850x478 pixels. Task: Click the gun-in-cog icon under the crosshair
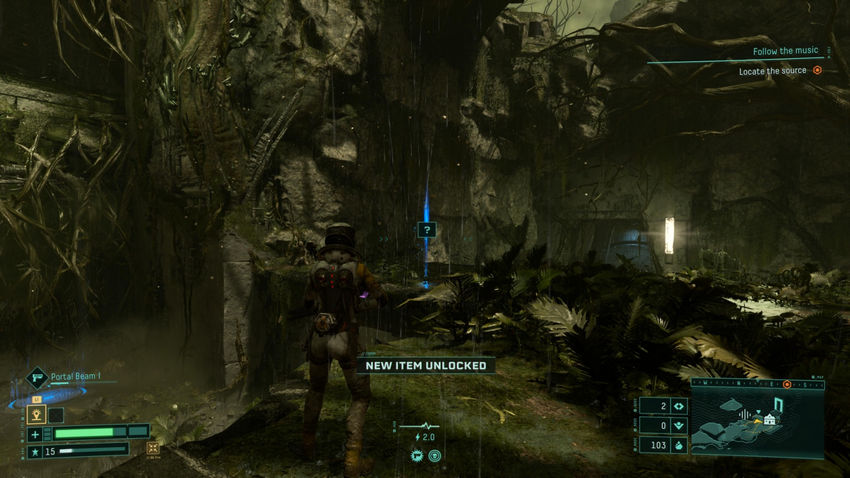pyautogui.click(x=416, y=456)
